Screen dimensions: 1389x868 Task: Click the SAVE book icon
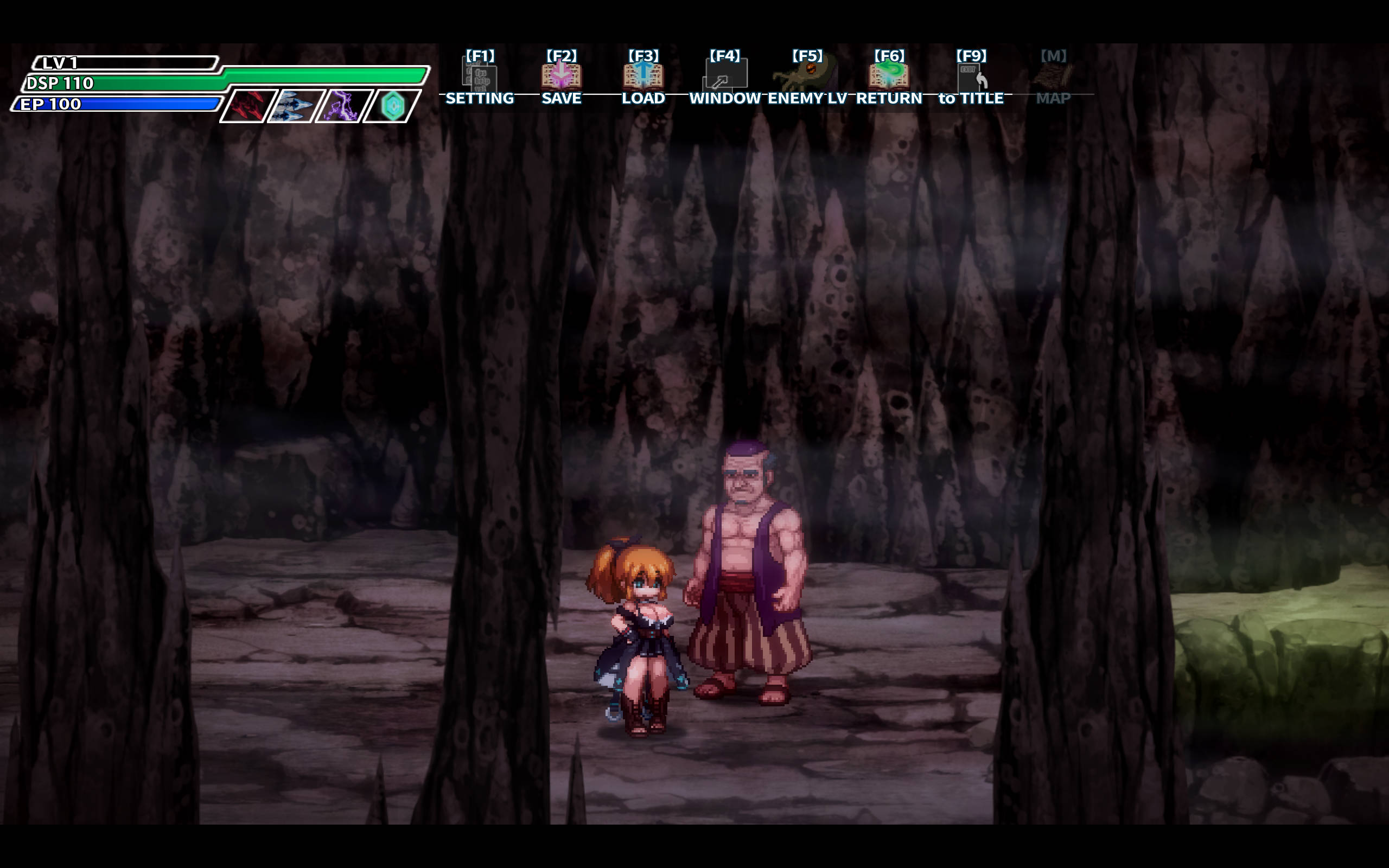562,76
